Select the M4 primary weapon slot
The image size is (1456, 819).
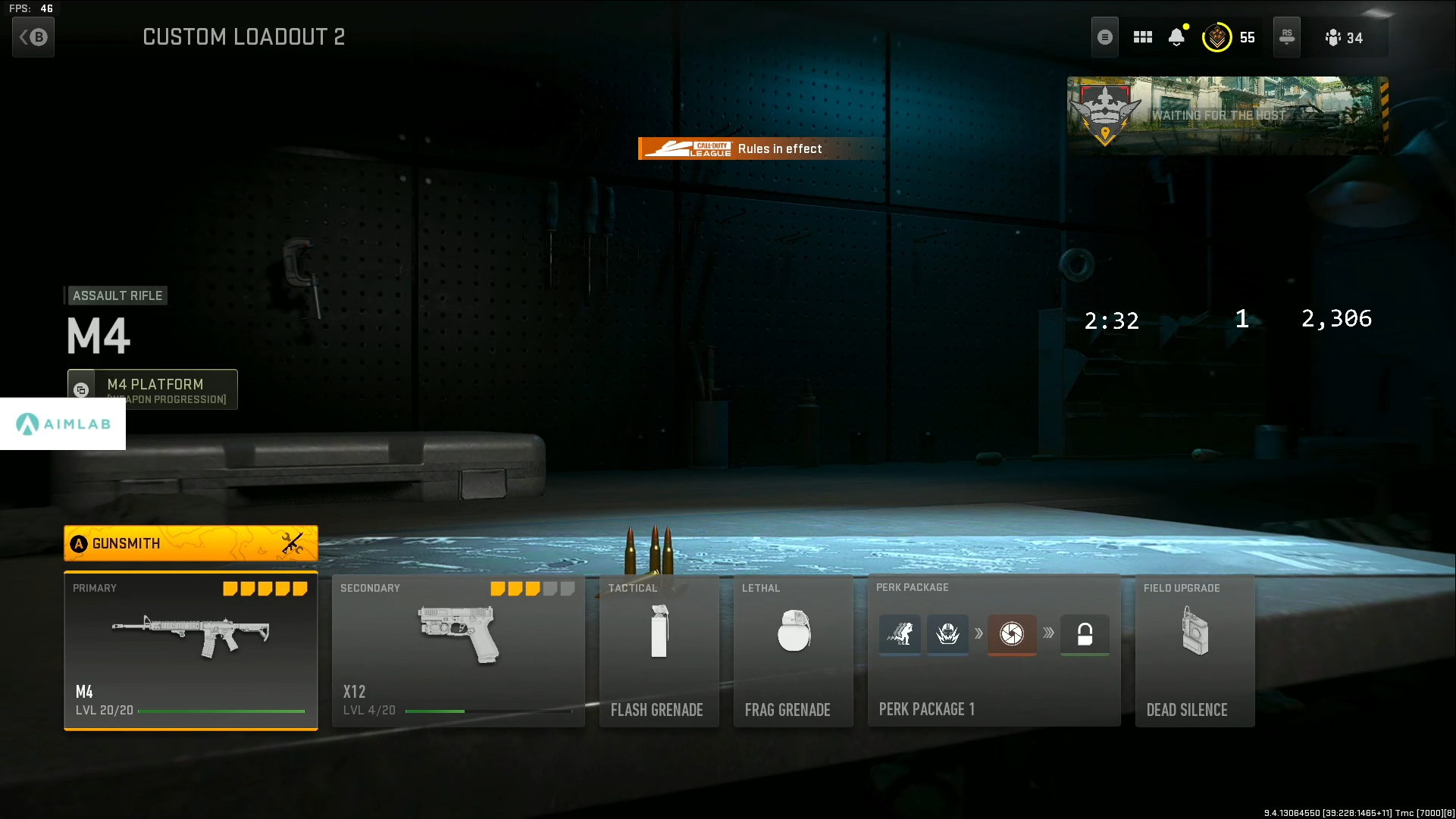click(x=190, y=651)
